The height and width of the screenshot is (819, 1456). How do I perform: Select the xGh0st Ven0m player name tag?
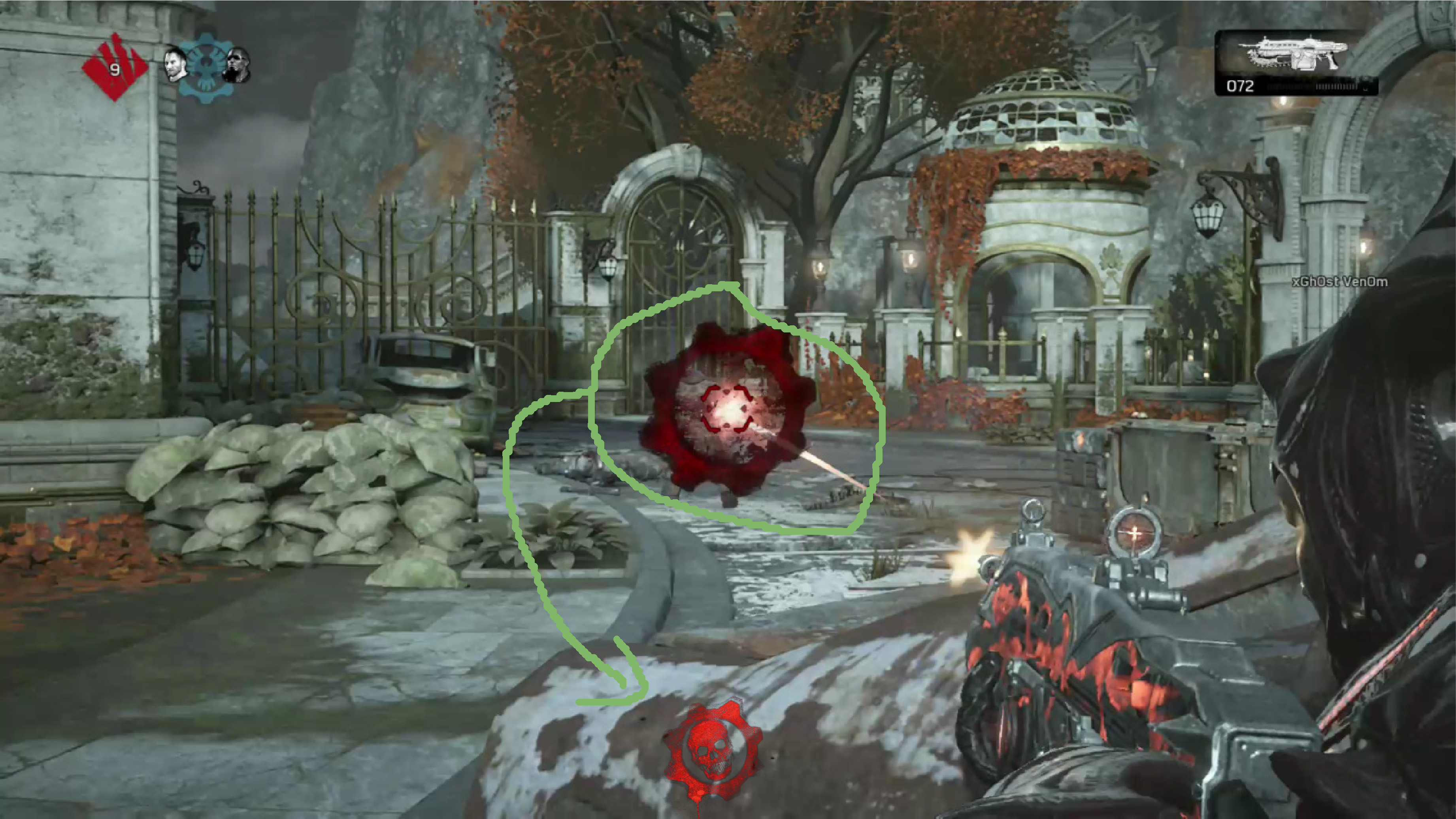tap(1339, 281)
